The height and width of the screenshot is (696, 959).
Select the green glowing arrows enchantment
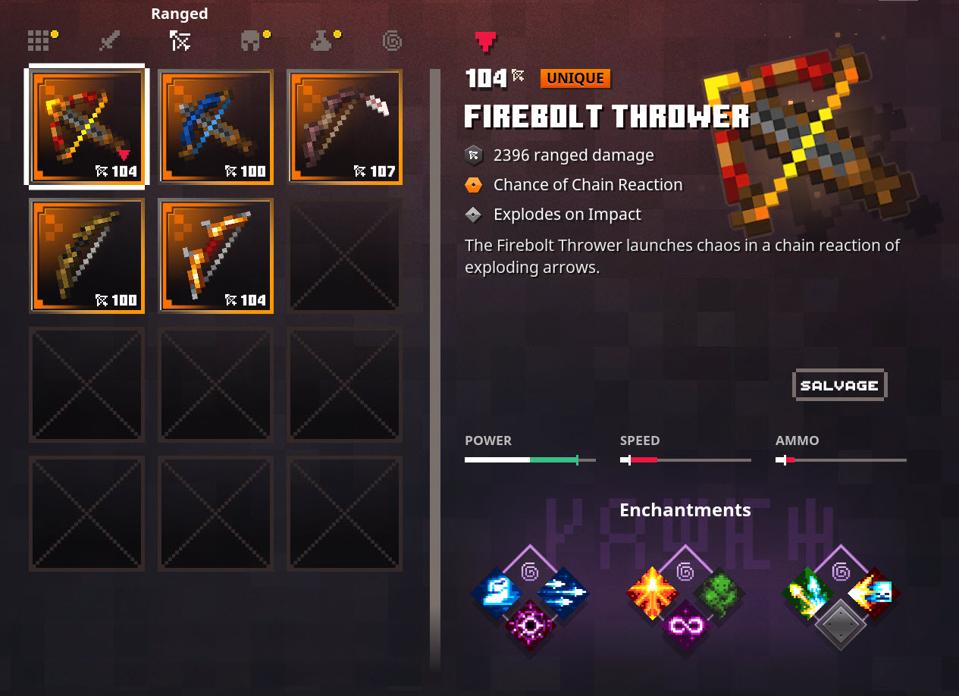807,593
